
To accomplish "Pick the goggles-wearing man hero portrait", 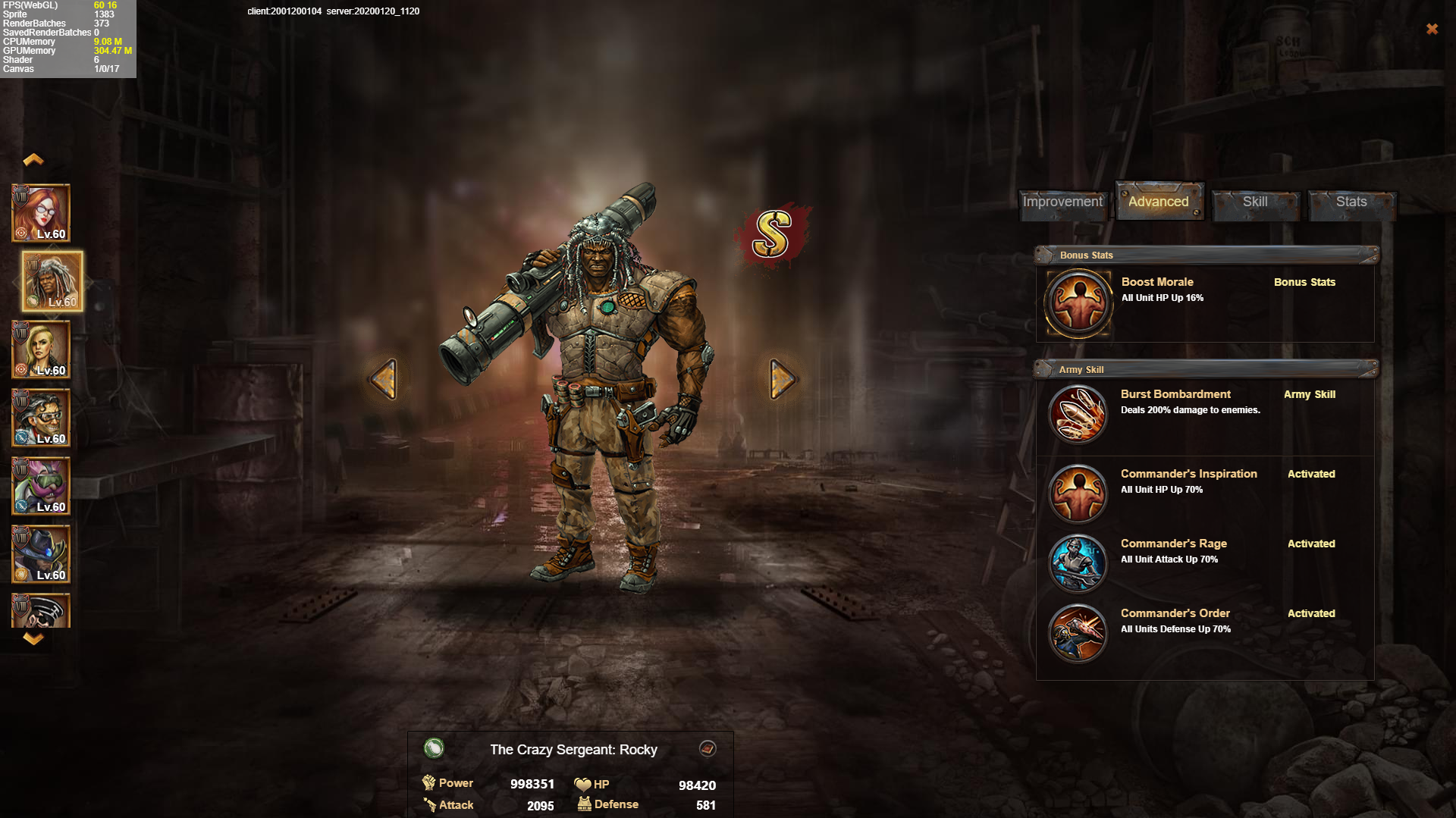I will pos(41,418).
